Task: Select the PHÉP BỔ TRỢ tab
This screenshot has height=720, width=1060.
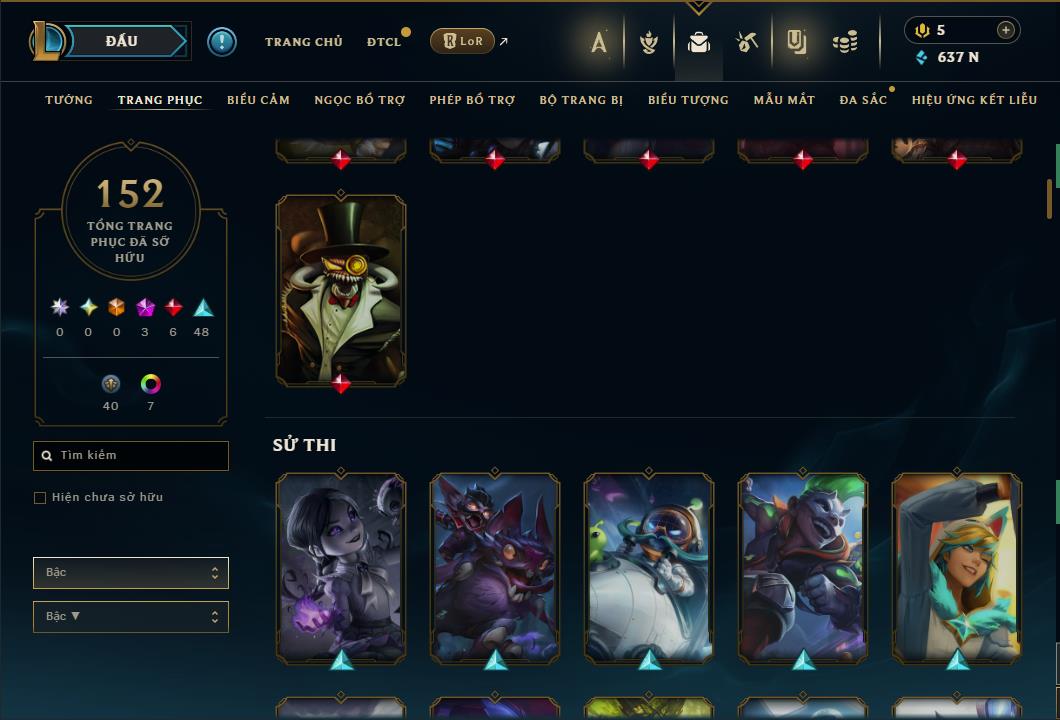Action: coord(472,100)
